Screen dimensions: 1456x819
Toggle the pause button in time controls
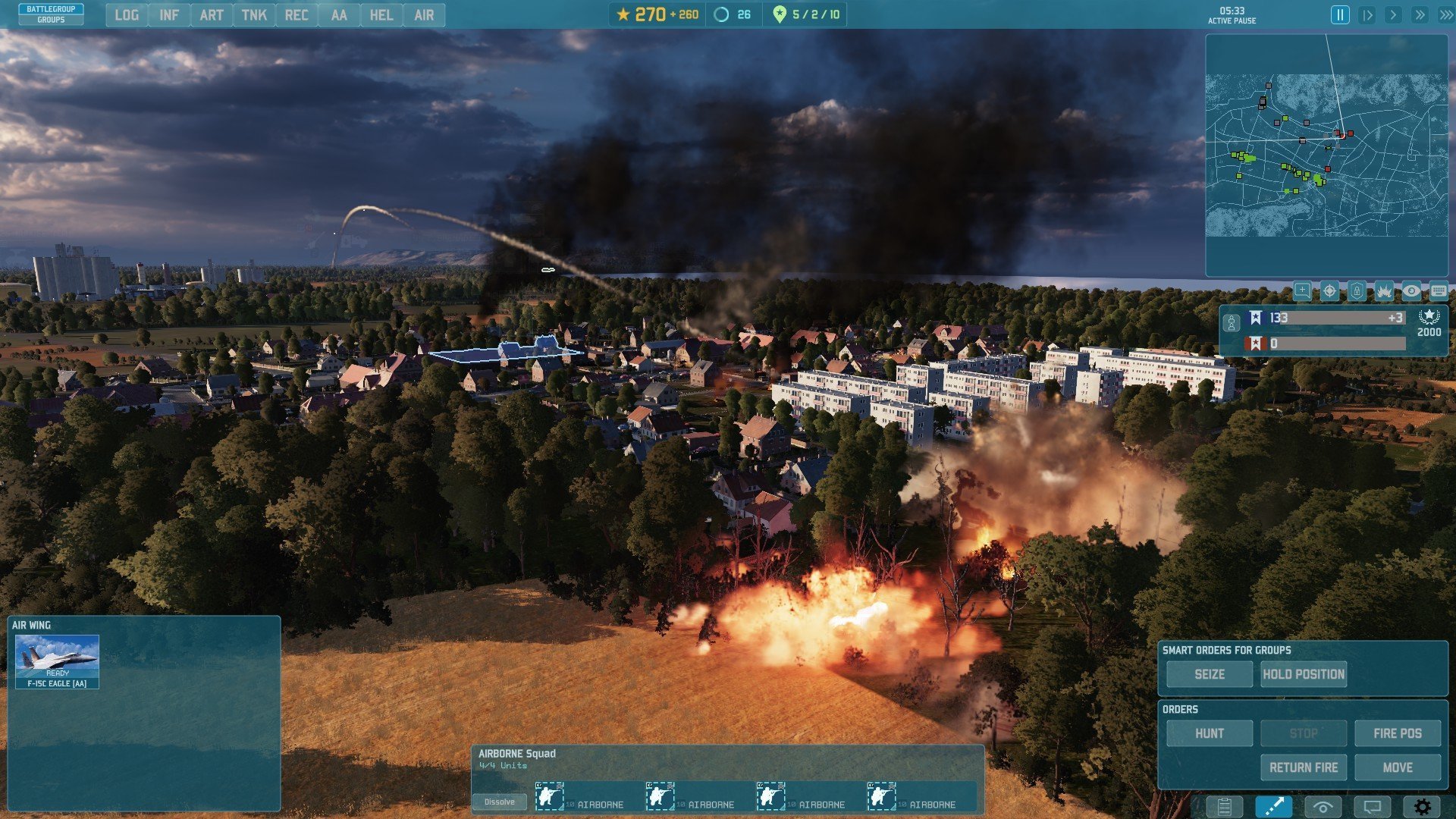(x=1340, y=15)
